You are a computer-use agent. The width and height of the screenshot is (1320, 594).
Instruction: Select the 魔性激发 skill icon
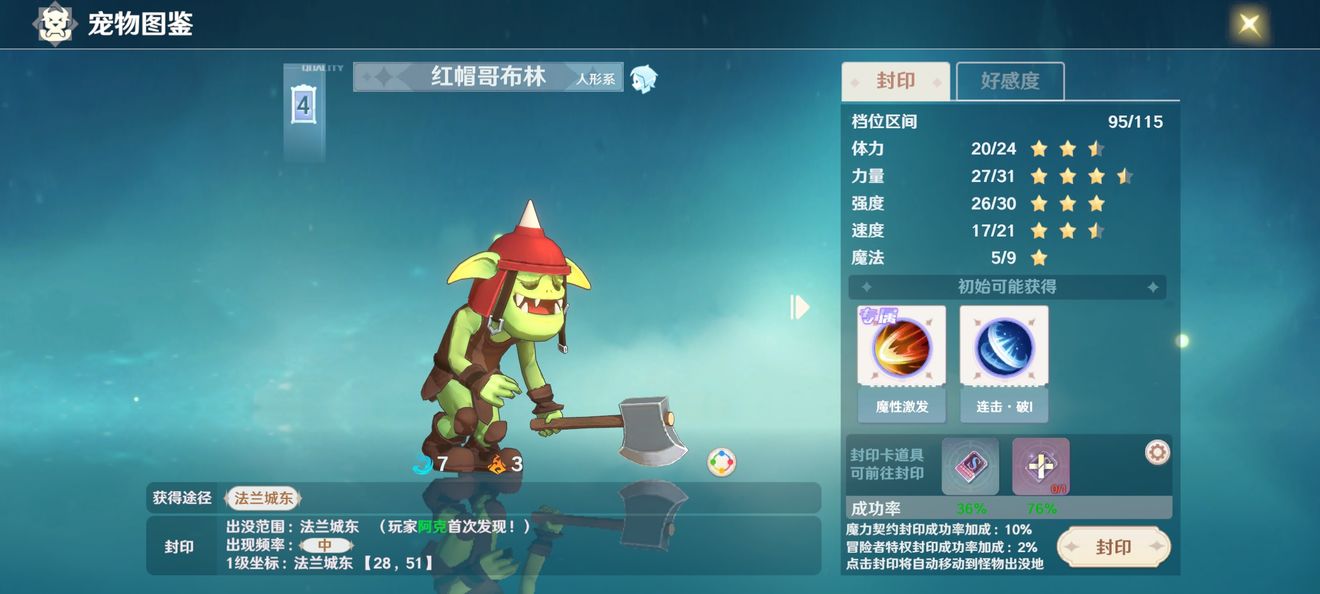901,347
